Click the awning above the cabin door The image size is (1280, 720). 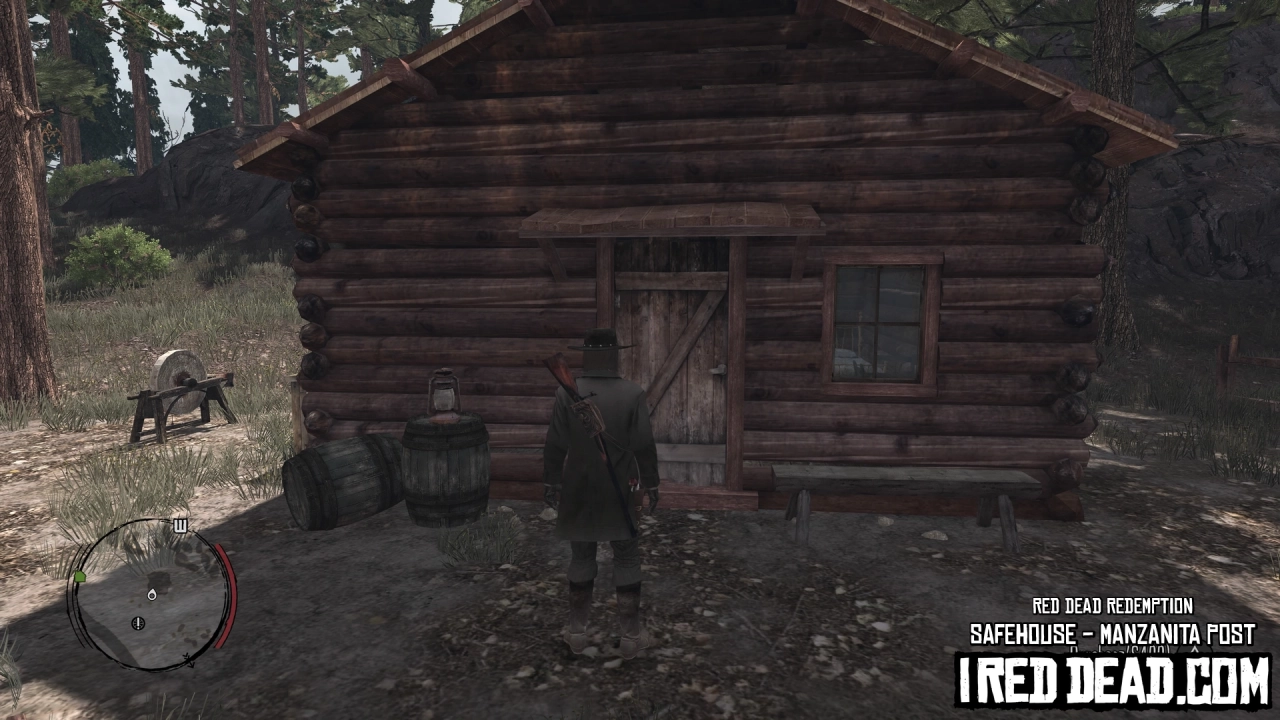click(x=672, y=220)
